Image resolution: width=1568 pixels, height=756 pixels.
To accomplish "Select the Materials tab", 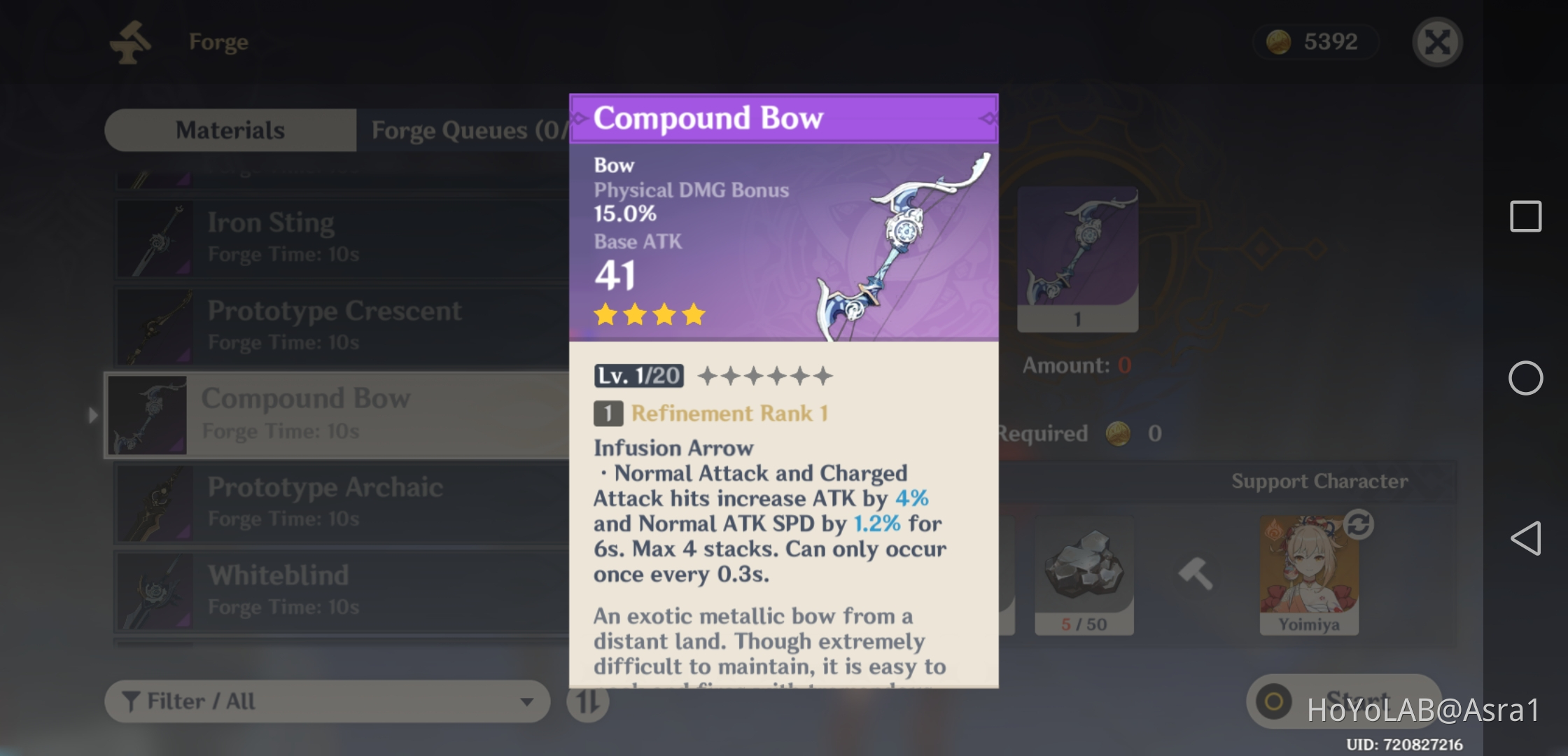I will (230, 129).
